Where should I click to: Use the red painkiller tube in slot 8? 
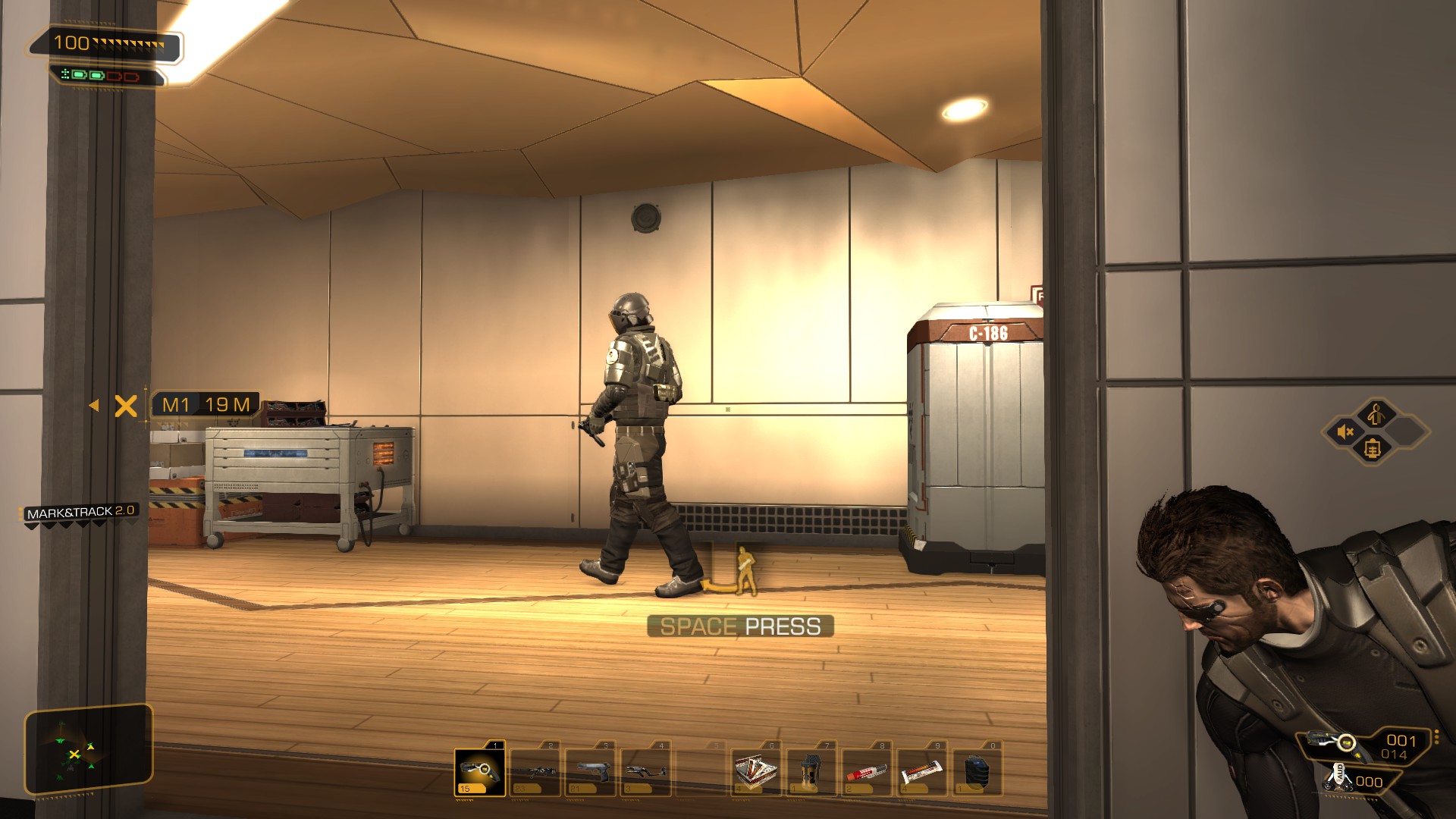868,772
